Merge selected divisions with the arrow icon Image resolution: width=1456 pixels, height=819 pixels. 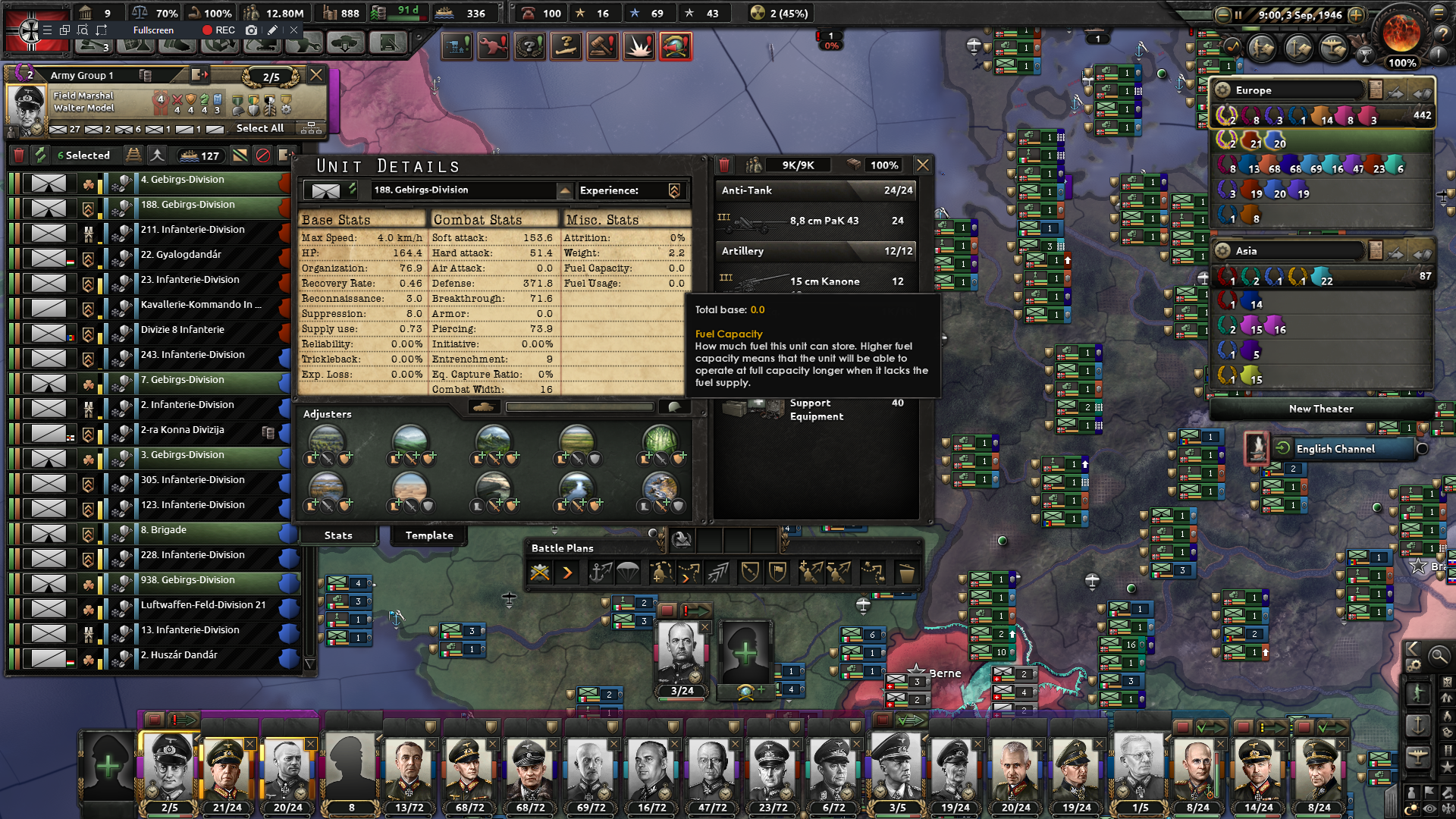[157, 155]
